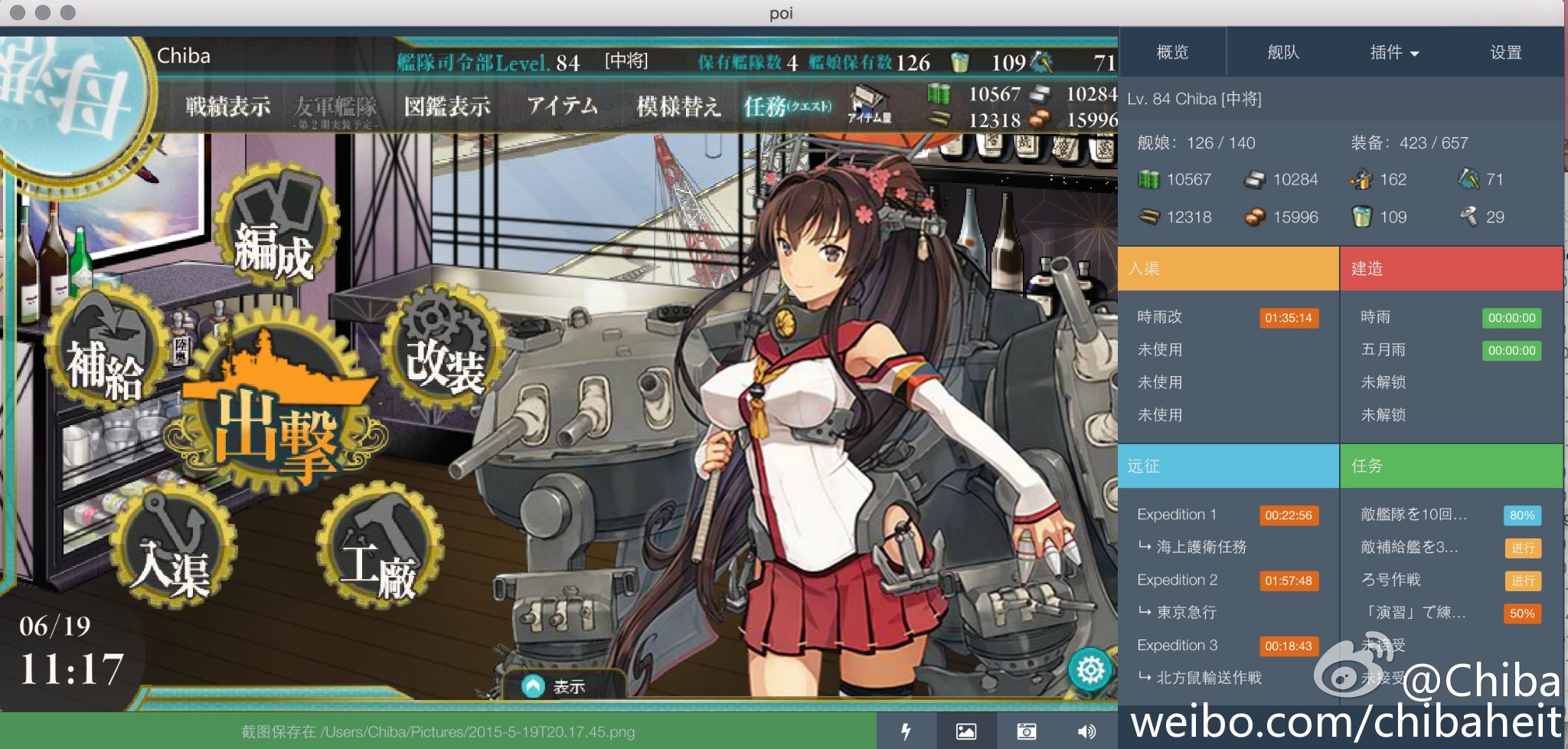
Task: Switch to the 舰队 fleet tab
Action: click(1283, 52)
